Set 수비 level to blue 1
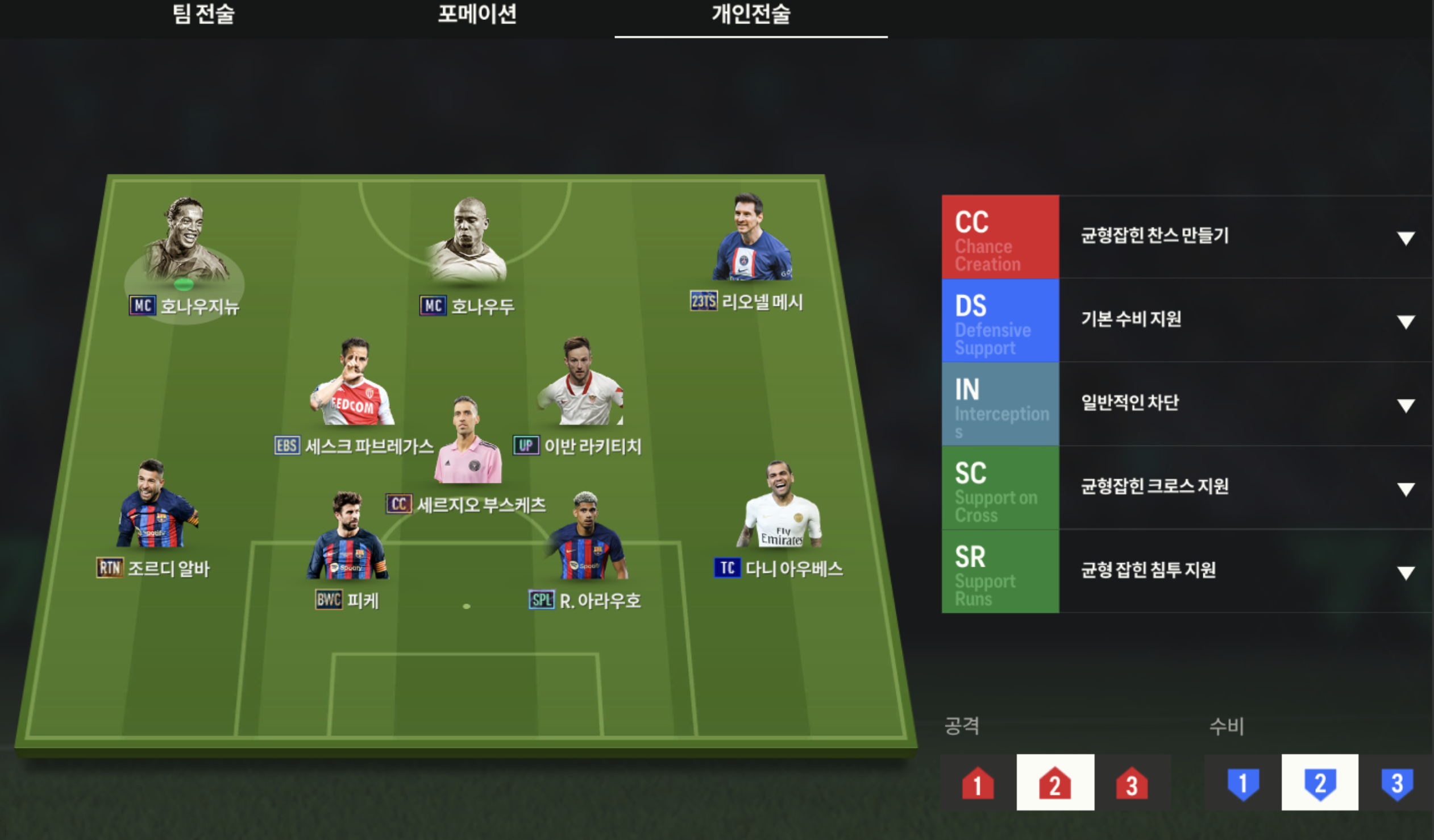 point(1243,783)
